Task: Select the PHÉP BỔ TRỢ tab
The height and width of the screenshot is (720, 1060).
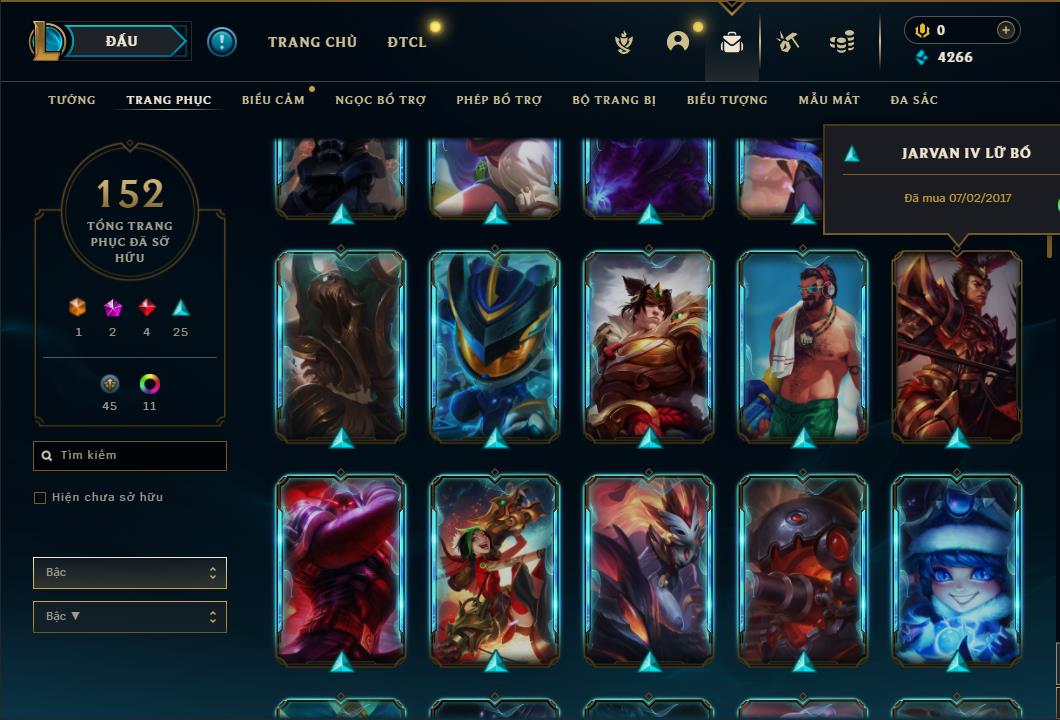Action: 499,100
